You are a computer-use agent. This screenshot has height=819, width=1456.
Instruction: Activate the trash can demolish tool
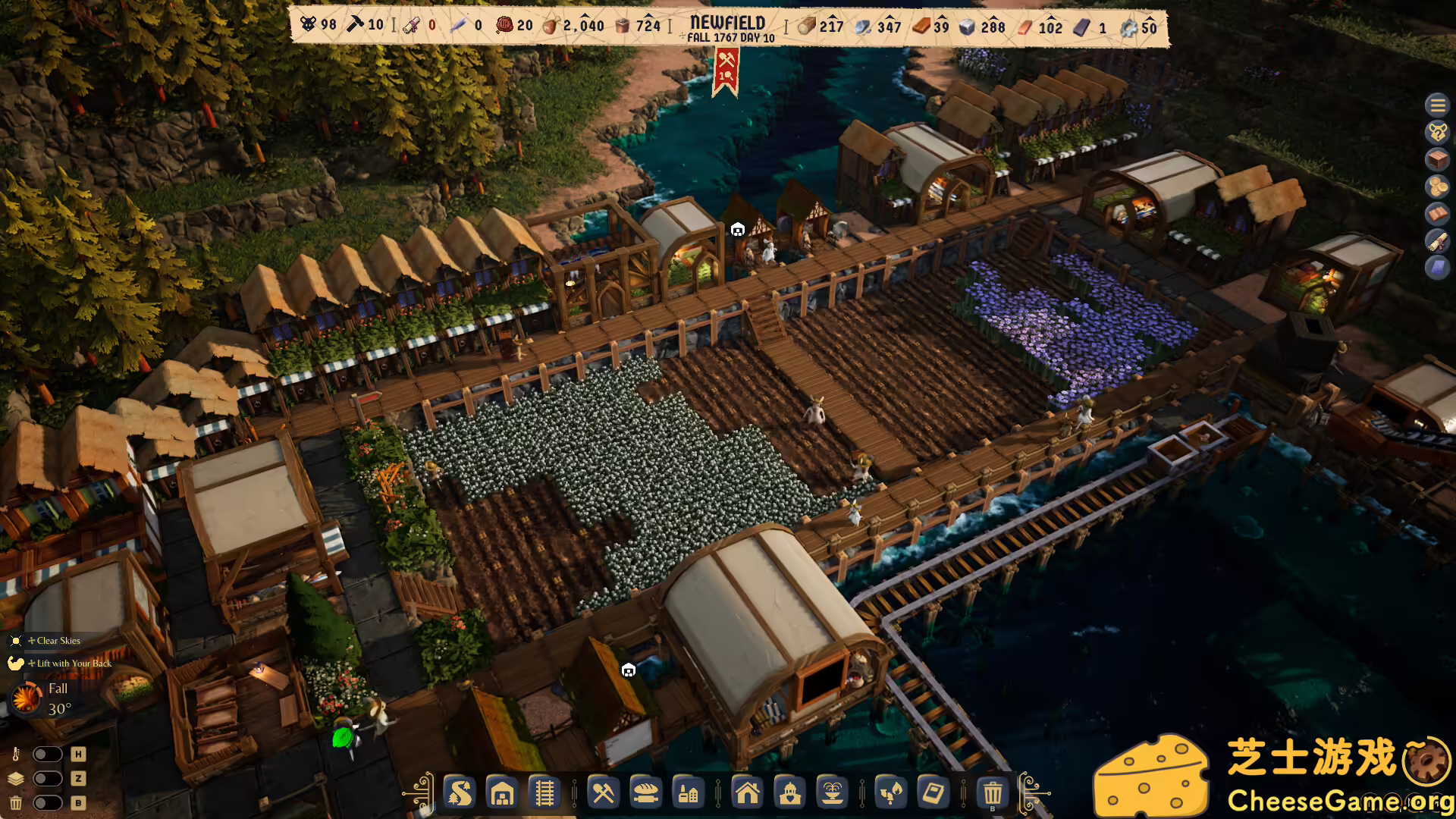coord(992,794)
